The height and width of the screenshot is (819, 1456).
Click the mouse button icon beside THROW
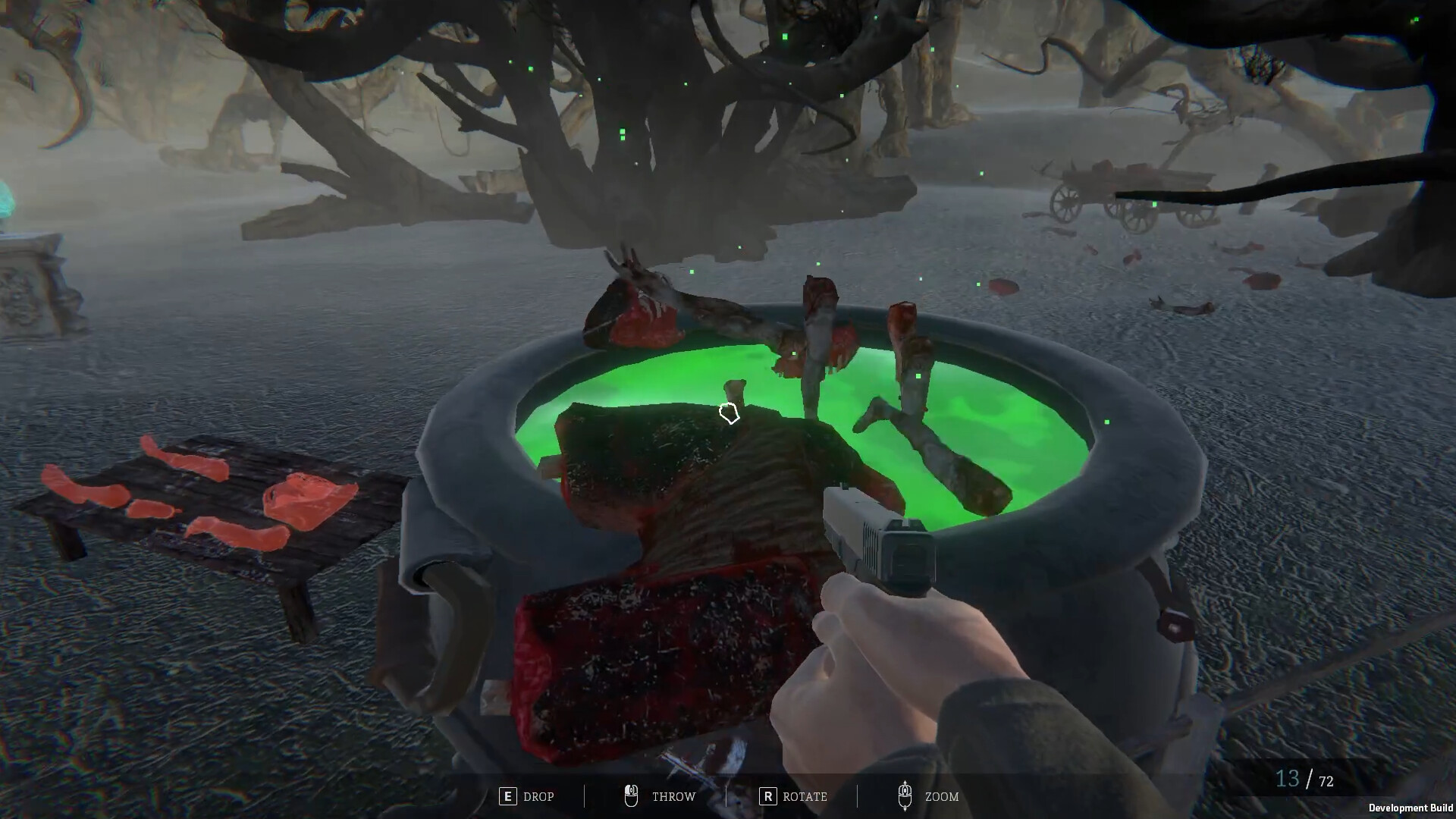[630, 795]
